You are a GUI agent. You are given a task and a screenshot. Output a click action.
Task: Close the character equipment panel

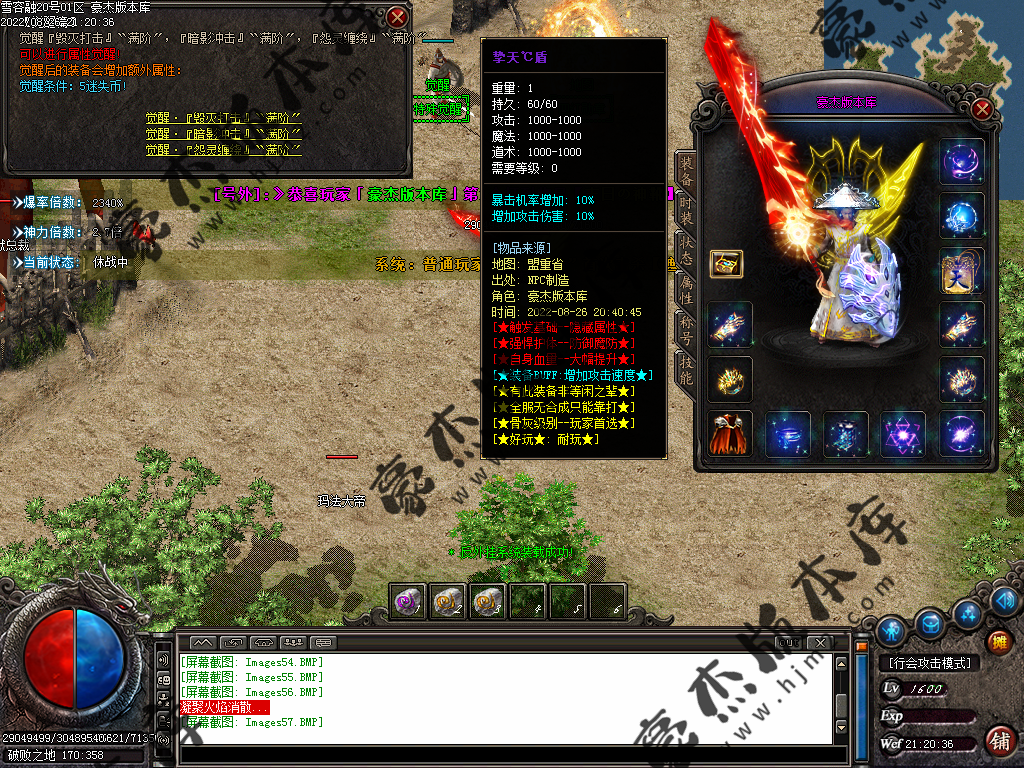coord(982,109)
